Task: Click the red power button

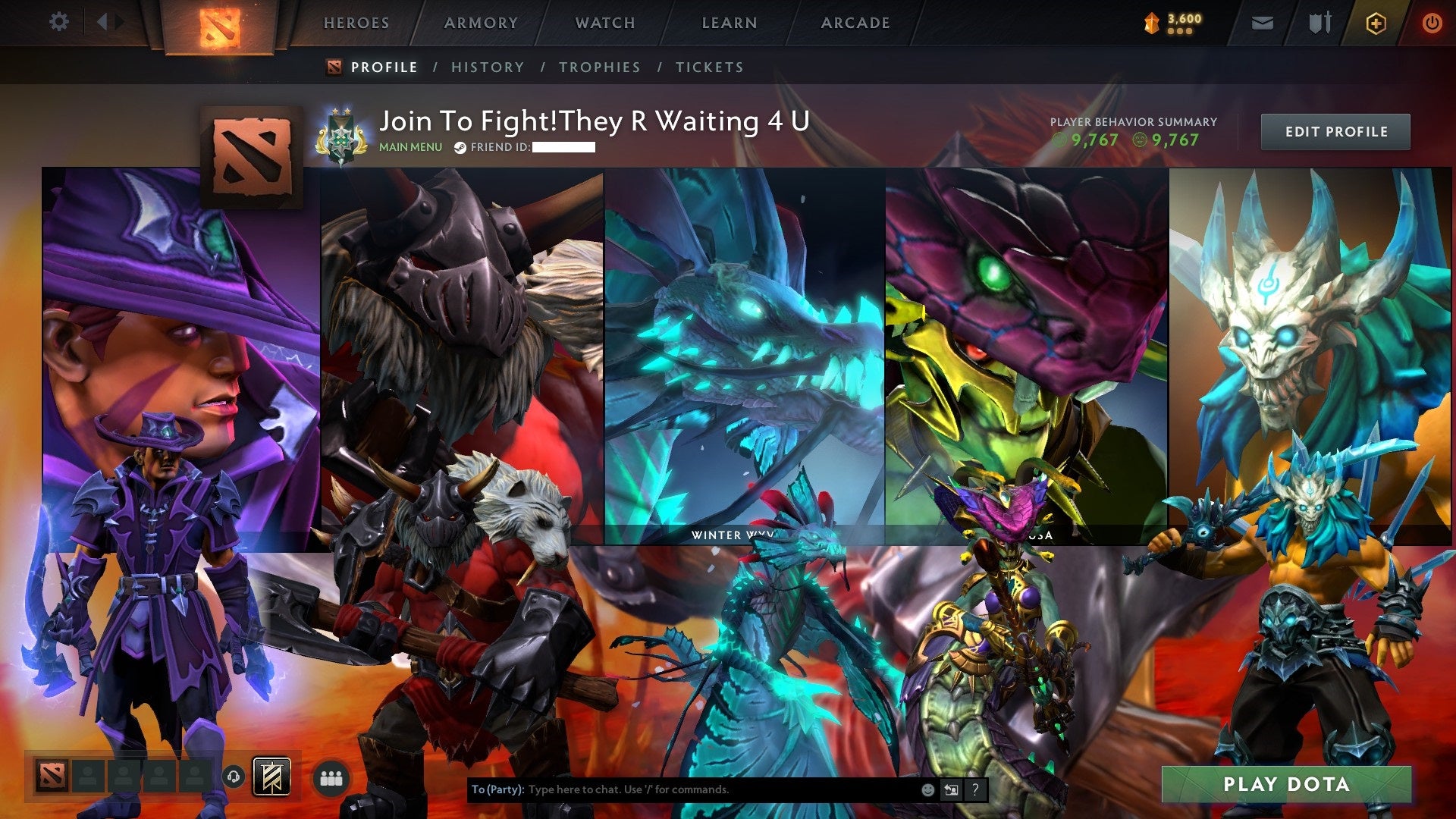Action: pos(1432,23)
